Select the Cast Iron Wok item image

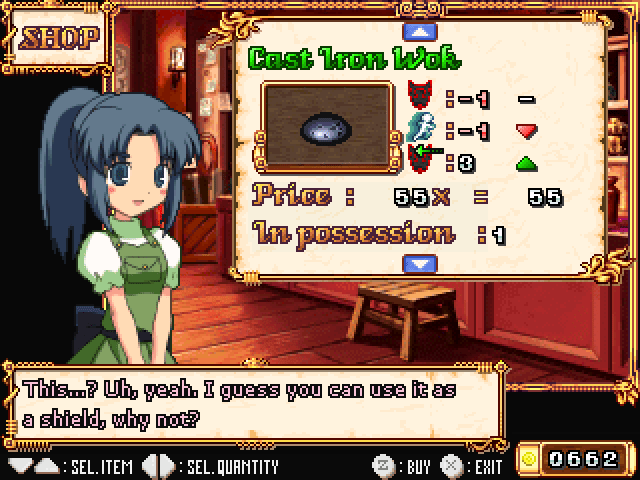click(326, 125)
